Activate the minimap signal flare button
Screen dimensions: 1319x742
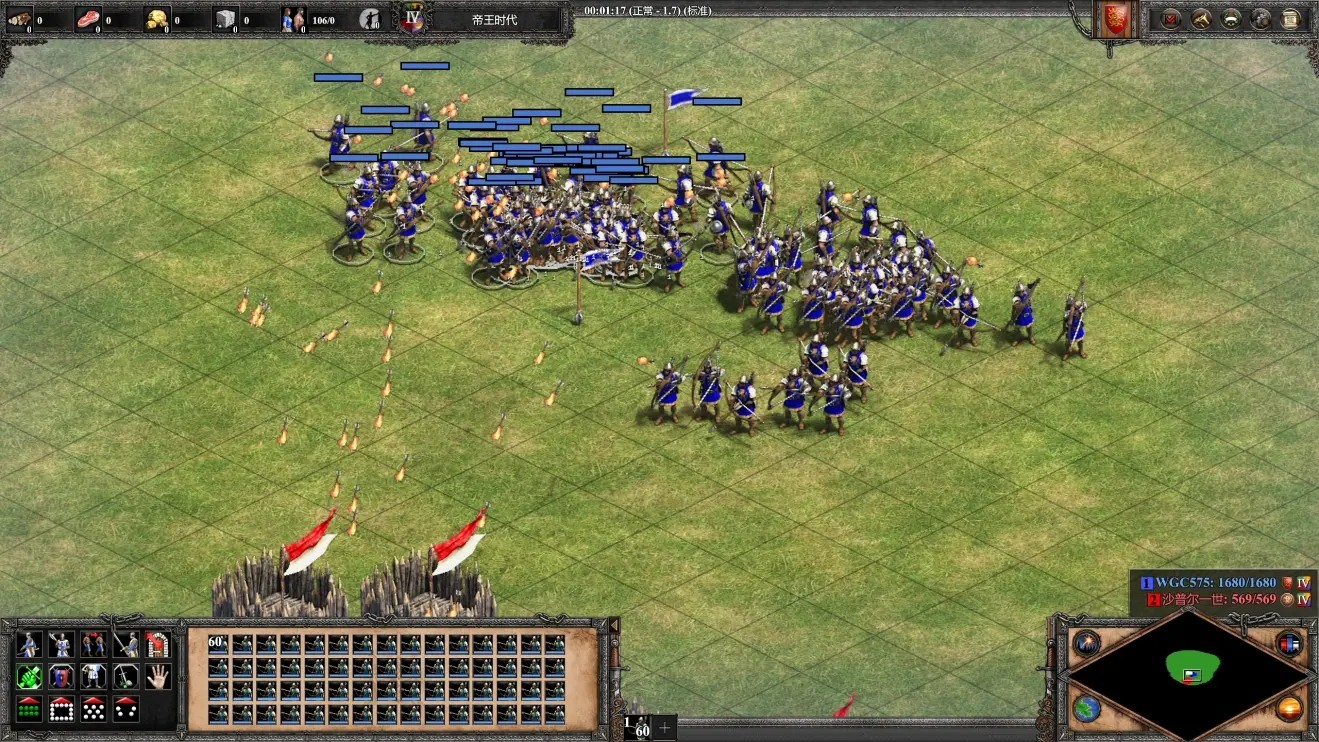click(x=1087, y=643)
